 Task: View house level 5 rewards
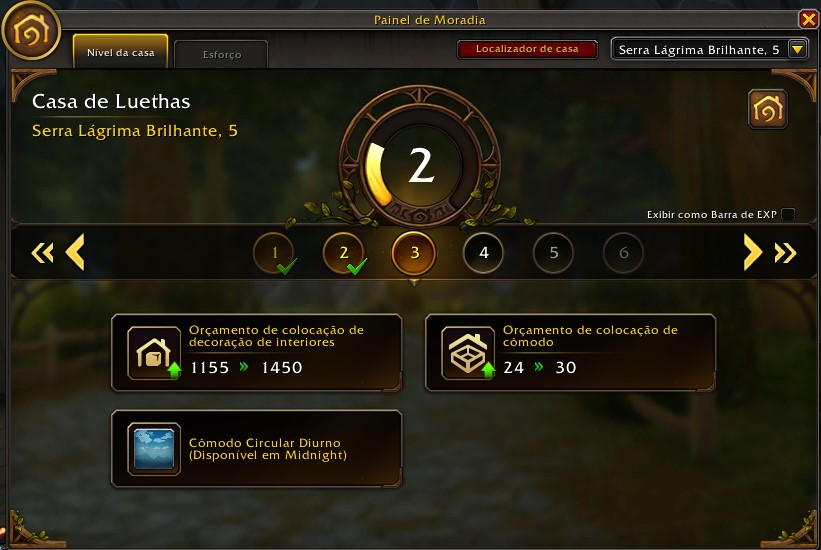coord(554,253)
